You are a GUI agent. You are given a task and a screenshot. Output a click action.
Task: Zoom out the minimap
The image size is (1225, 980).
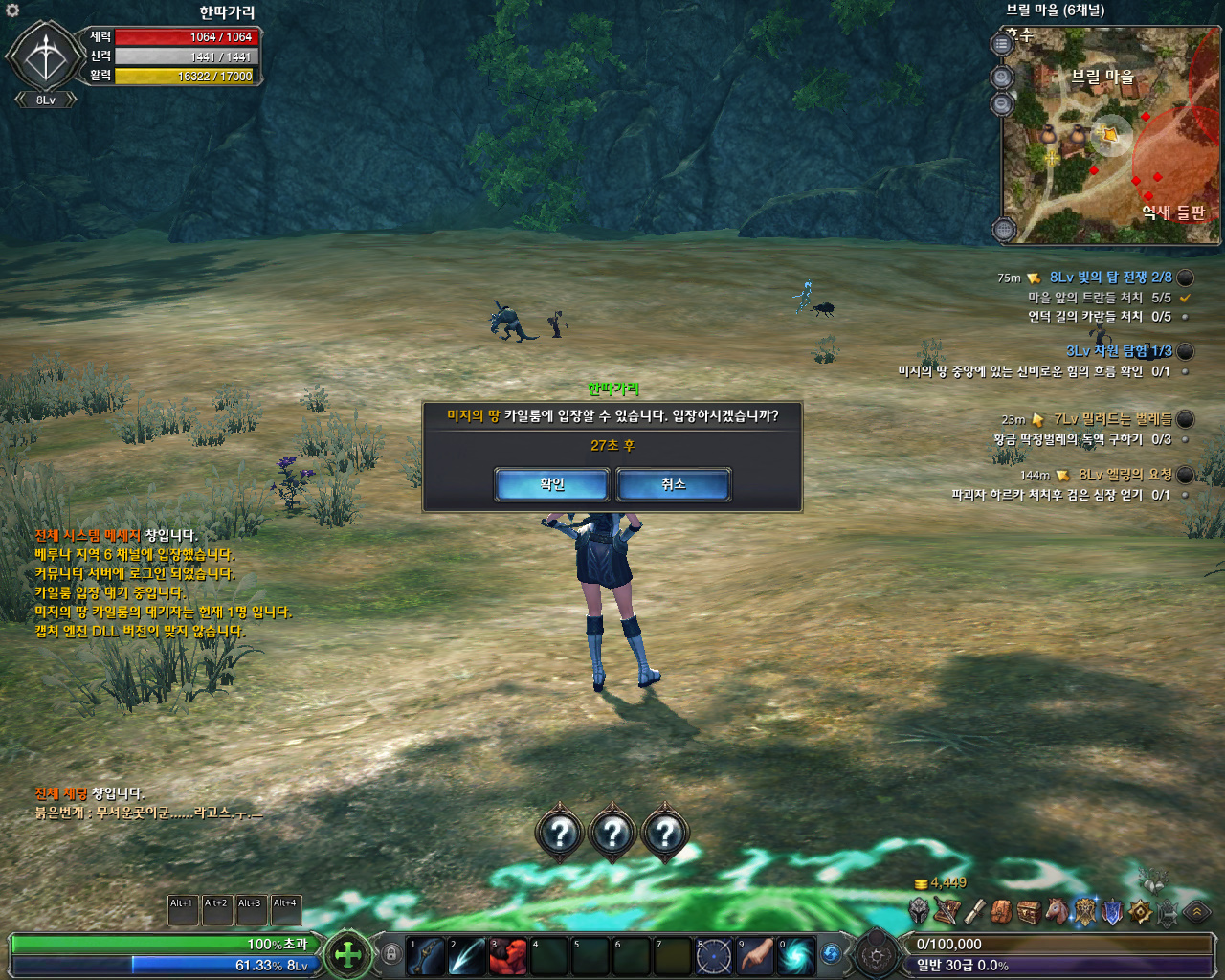(1002, 103)
